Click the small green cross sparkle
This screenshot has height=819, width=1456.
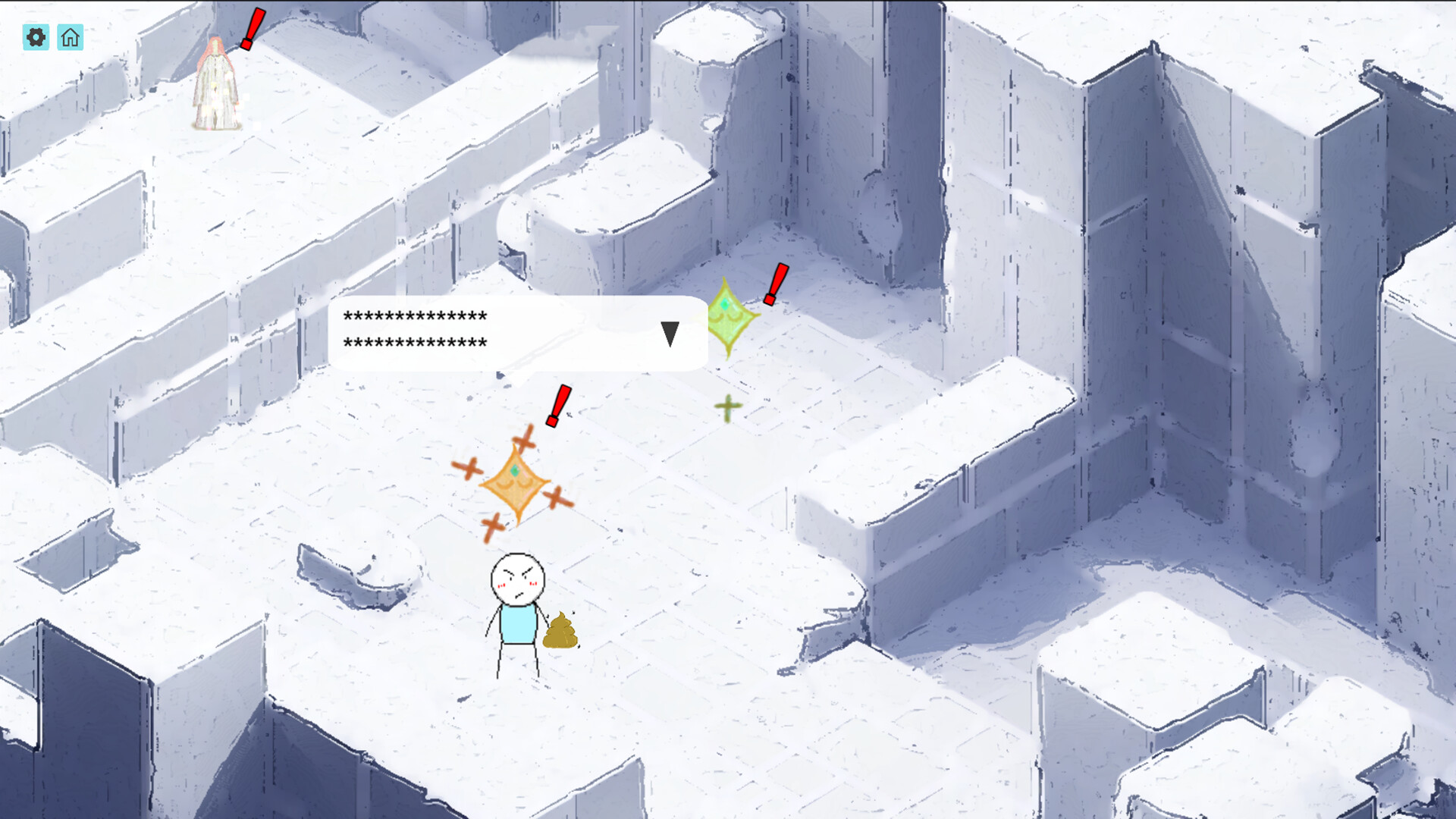[x=726, y=407]
